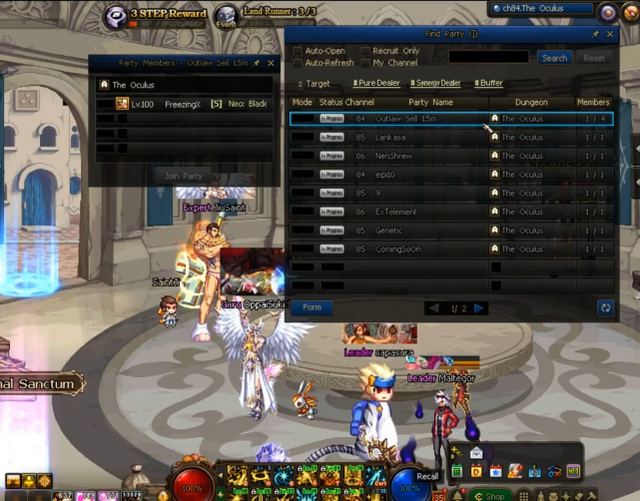Enable the Auto-Refresh checkbox
Screen dimensions: 640x501
[x=299, y=63]
